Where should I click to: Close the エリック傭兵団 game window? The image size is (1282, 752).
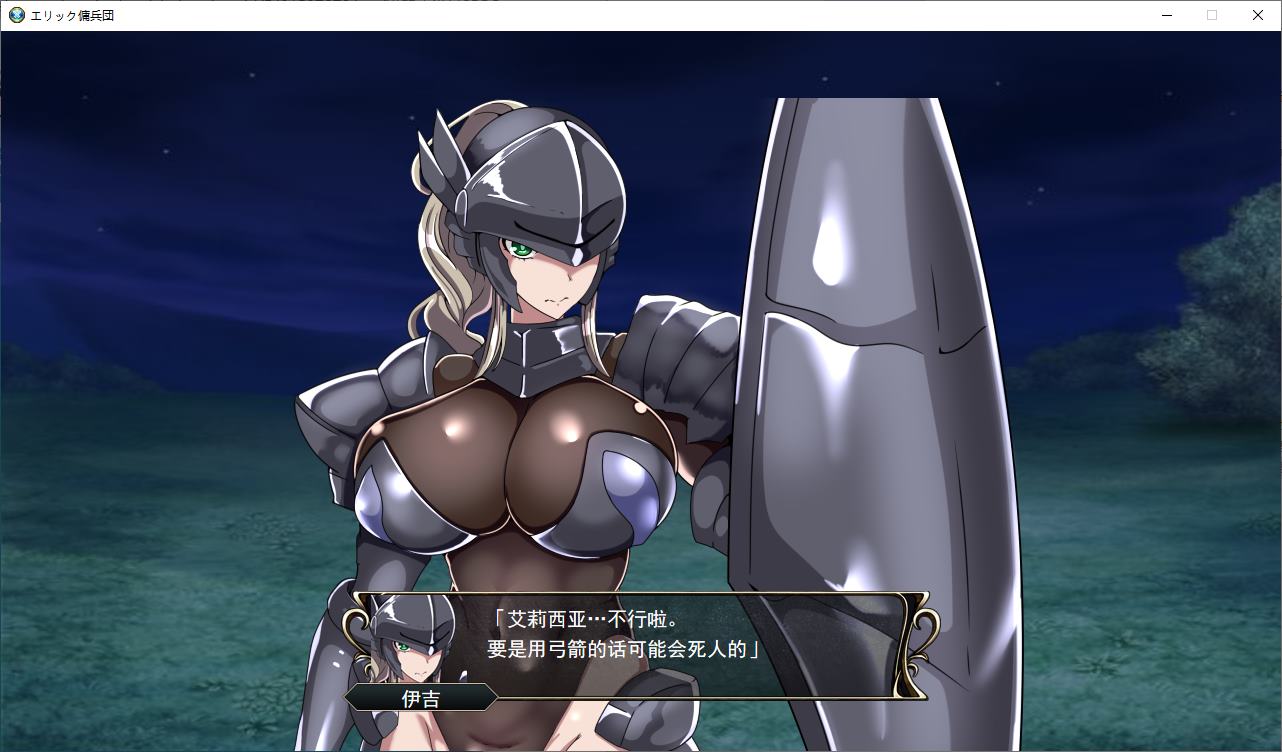click(x=1258, y=15)
